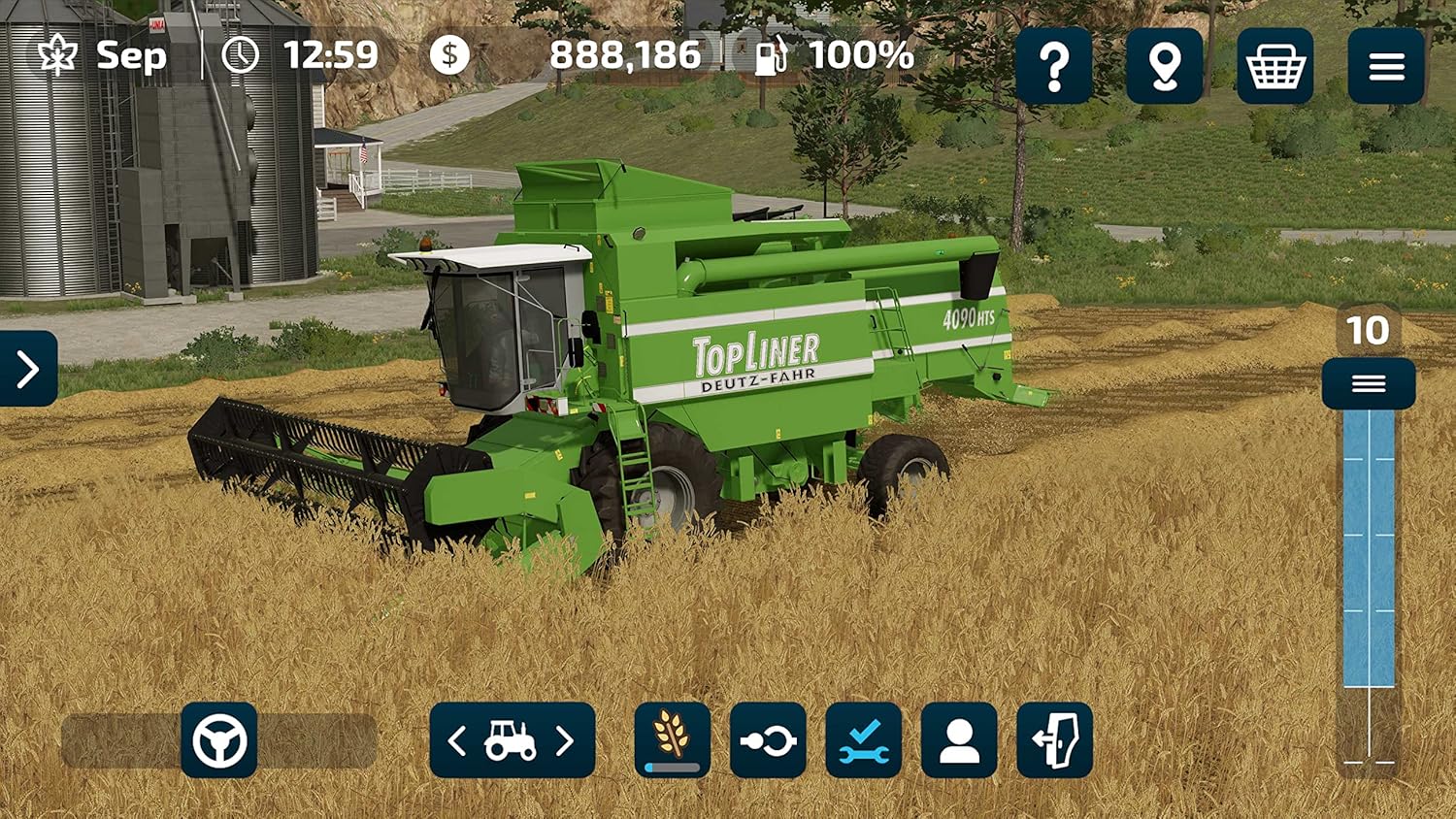Switch to the next vehicle

(x=566, y=740)
